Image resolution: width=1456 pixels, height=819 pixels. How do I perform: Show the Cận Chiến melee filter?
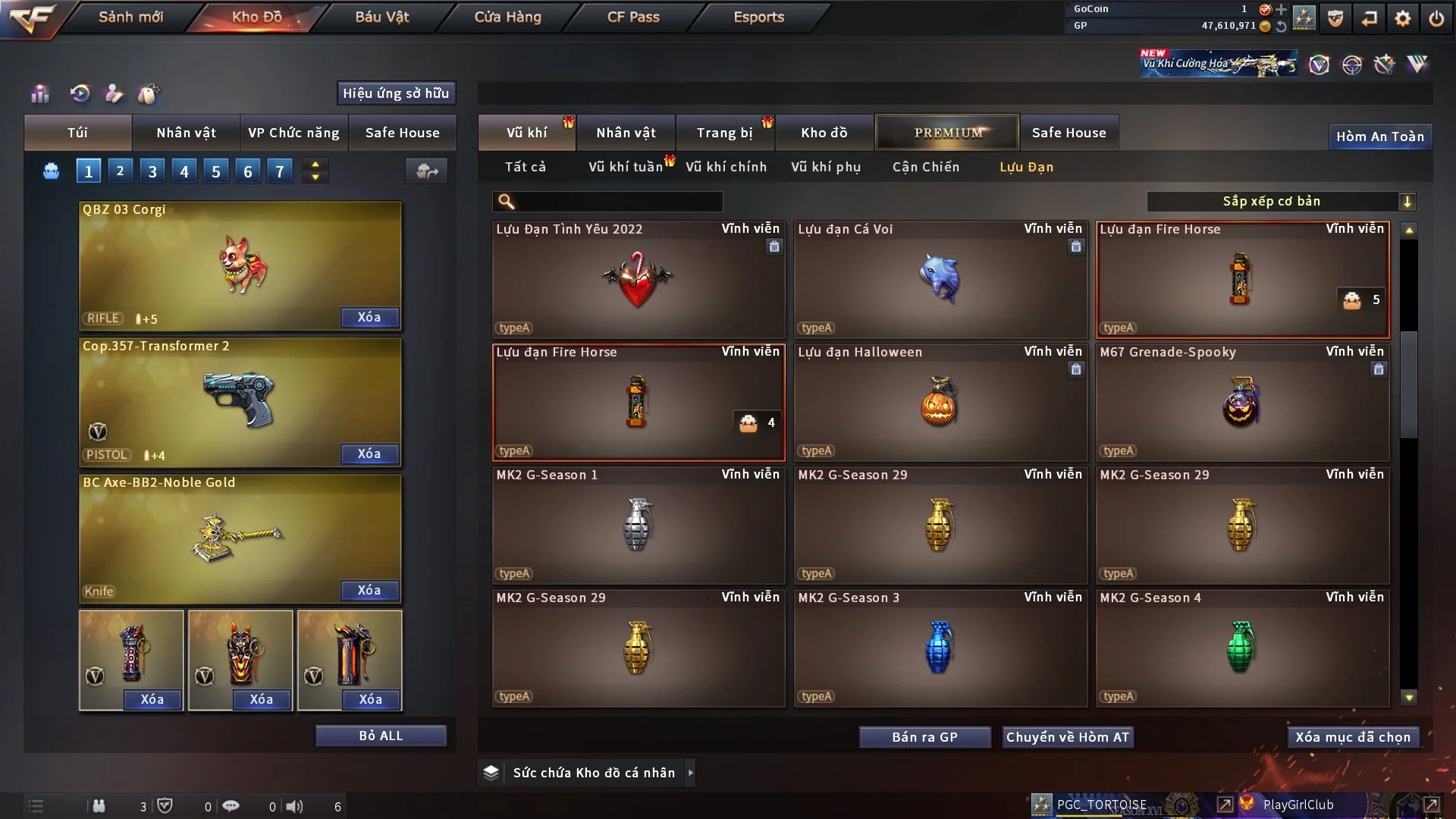(x=925, y=167)
